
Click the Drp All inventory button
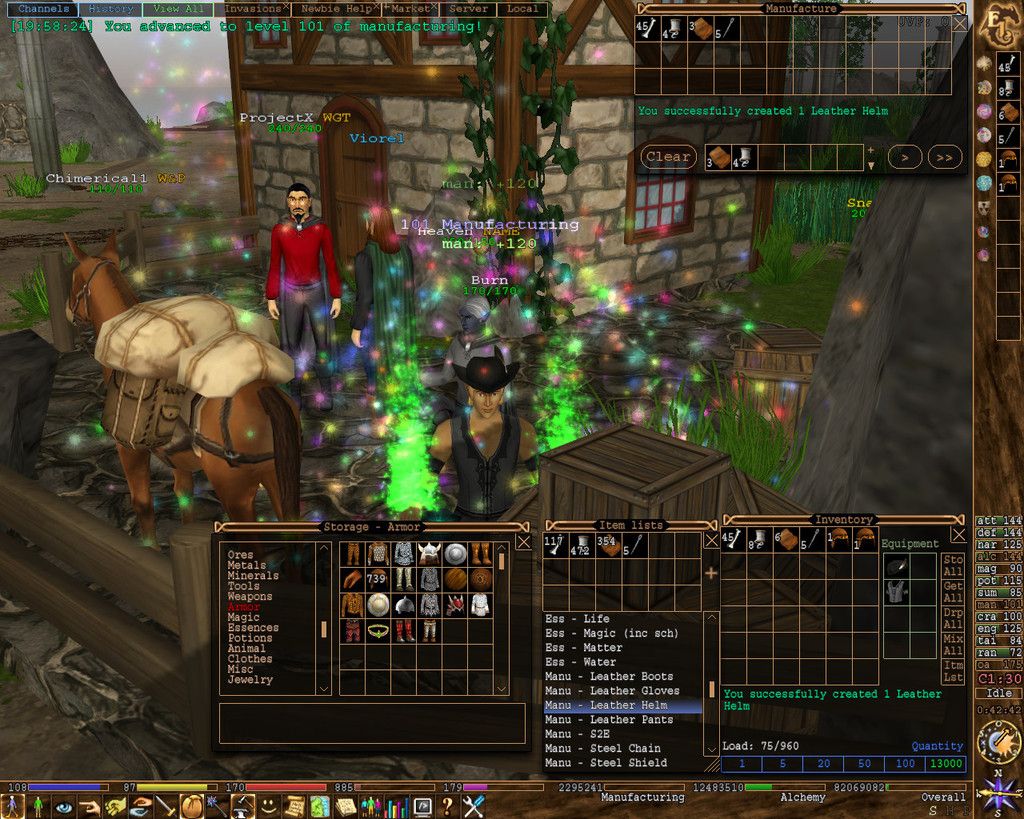pos(953,618)
